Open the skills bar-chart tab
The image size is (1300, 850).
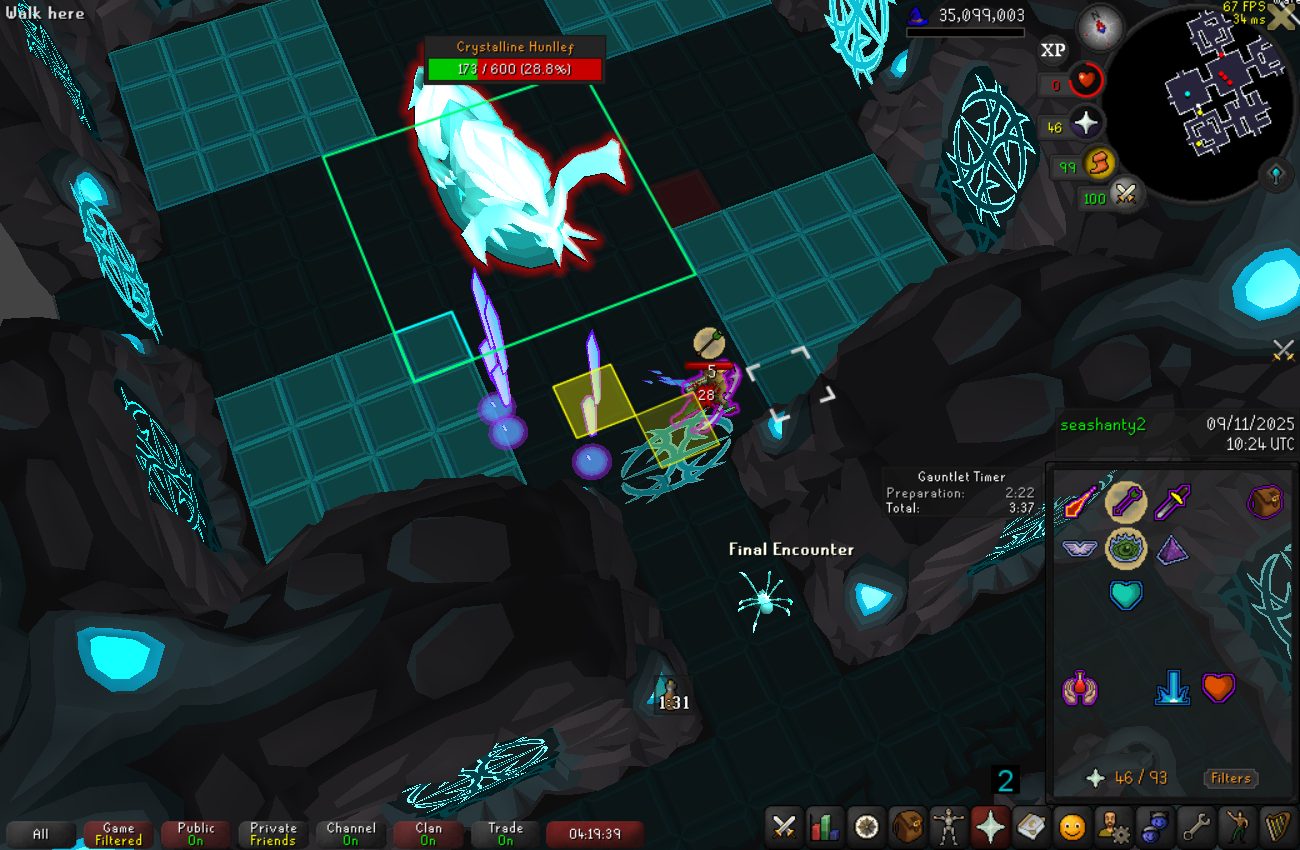[825, 827]
